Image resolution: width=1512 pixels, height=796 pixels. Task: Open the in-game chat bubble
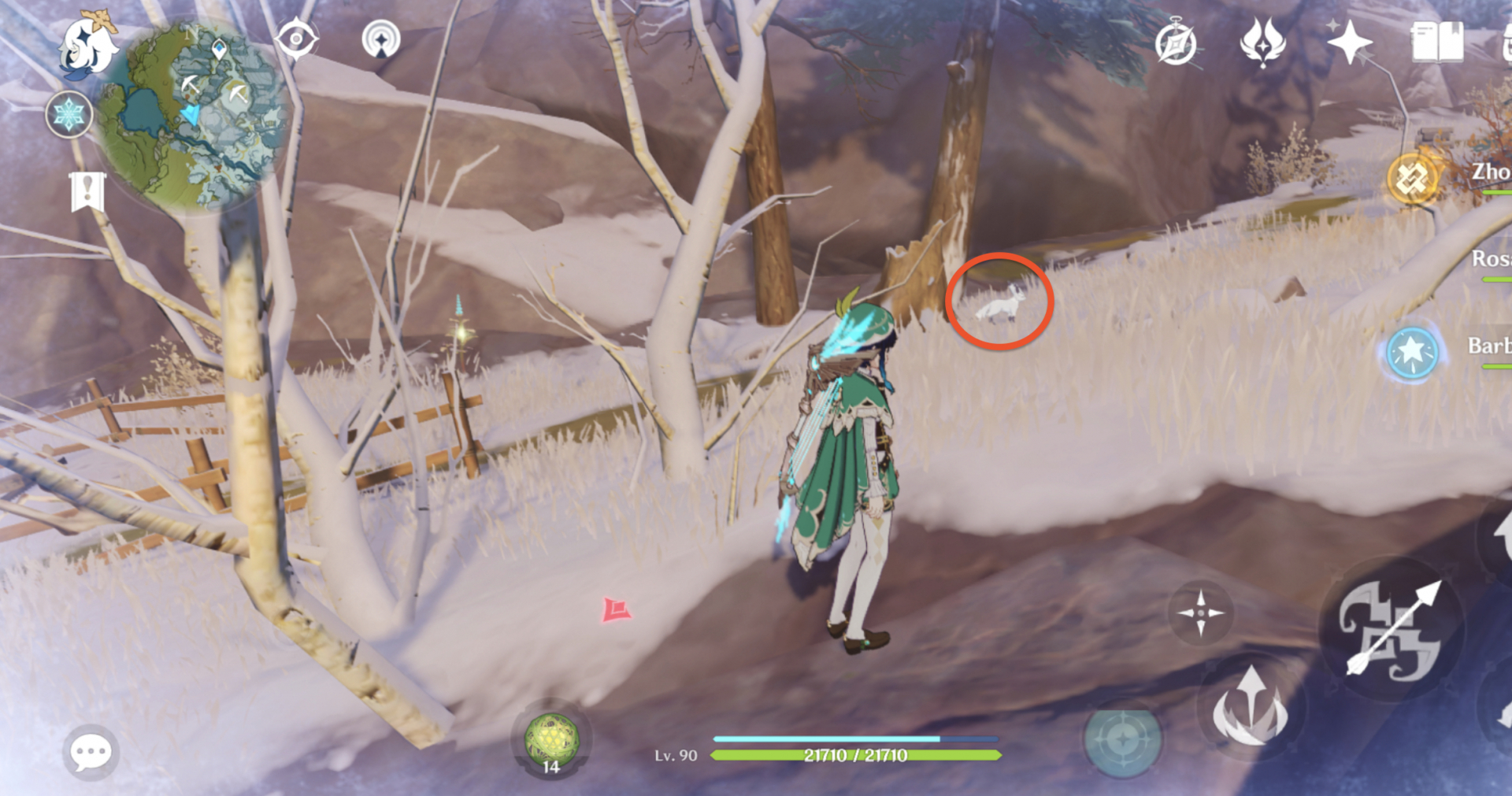[89, 751]
